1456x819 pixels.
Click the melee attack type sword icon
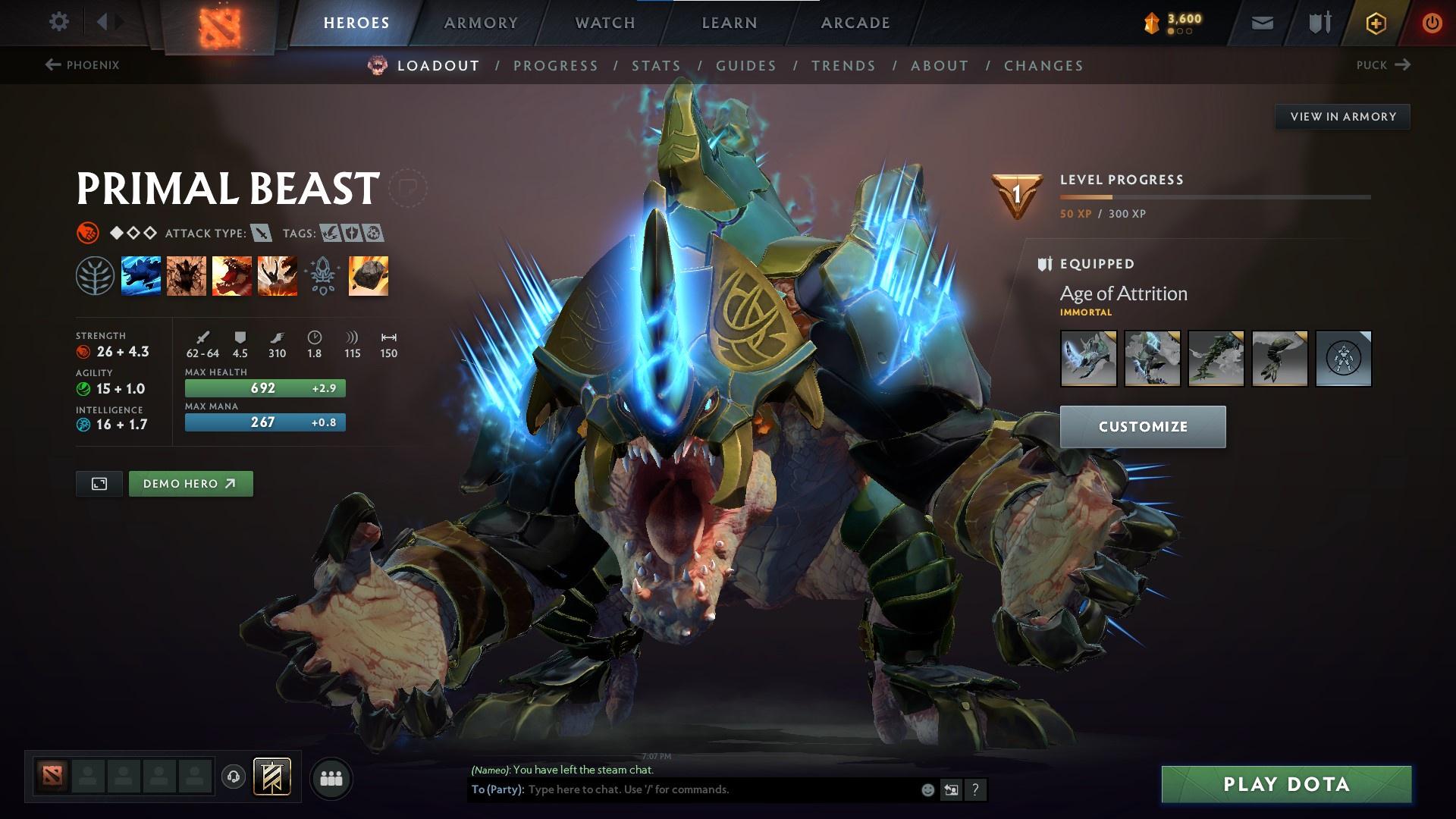point(262,234)
